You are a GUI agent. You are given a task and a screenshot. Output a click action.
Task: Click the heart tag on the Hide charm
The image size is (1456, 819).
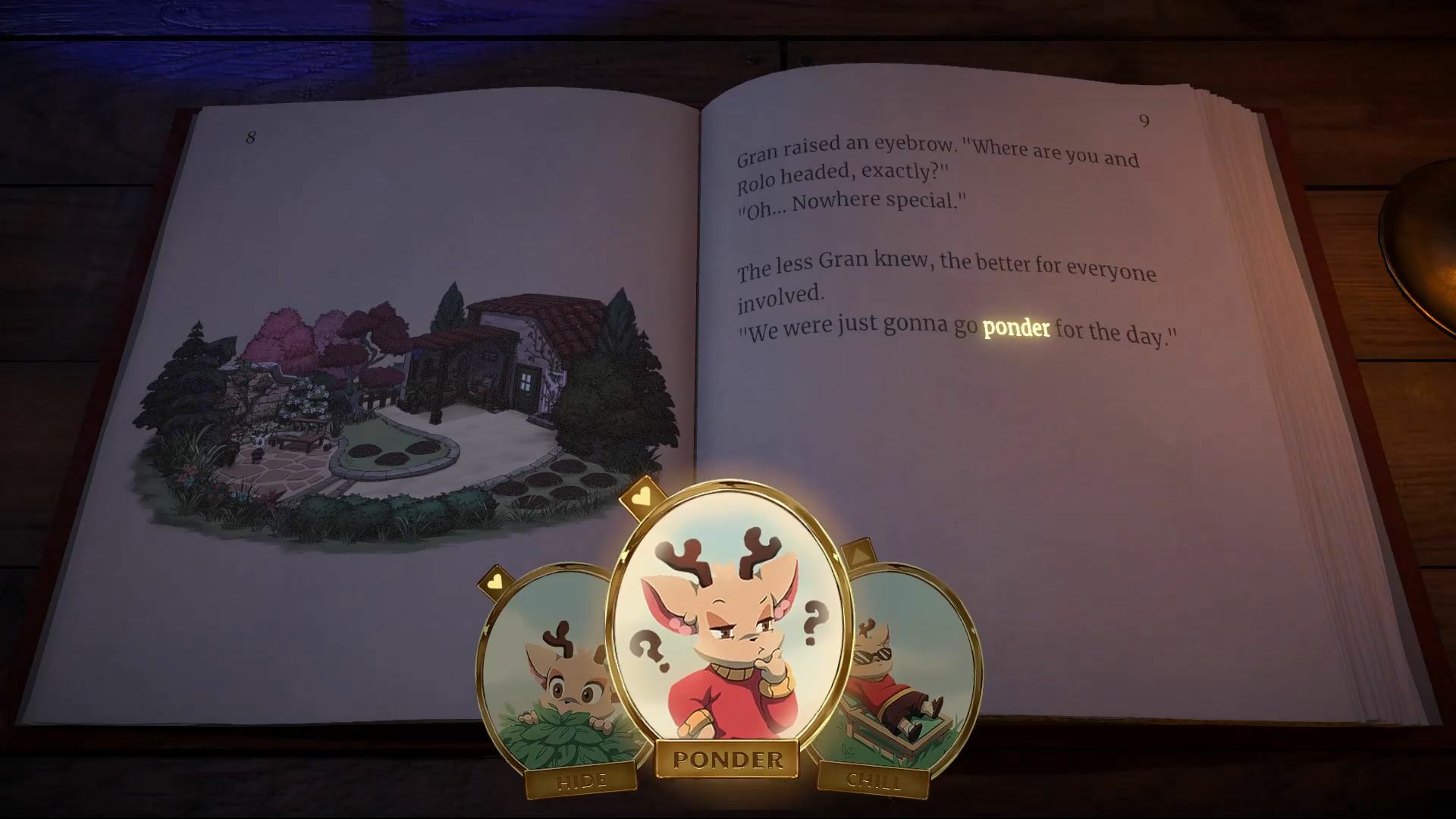(497, 580)
